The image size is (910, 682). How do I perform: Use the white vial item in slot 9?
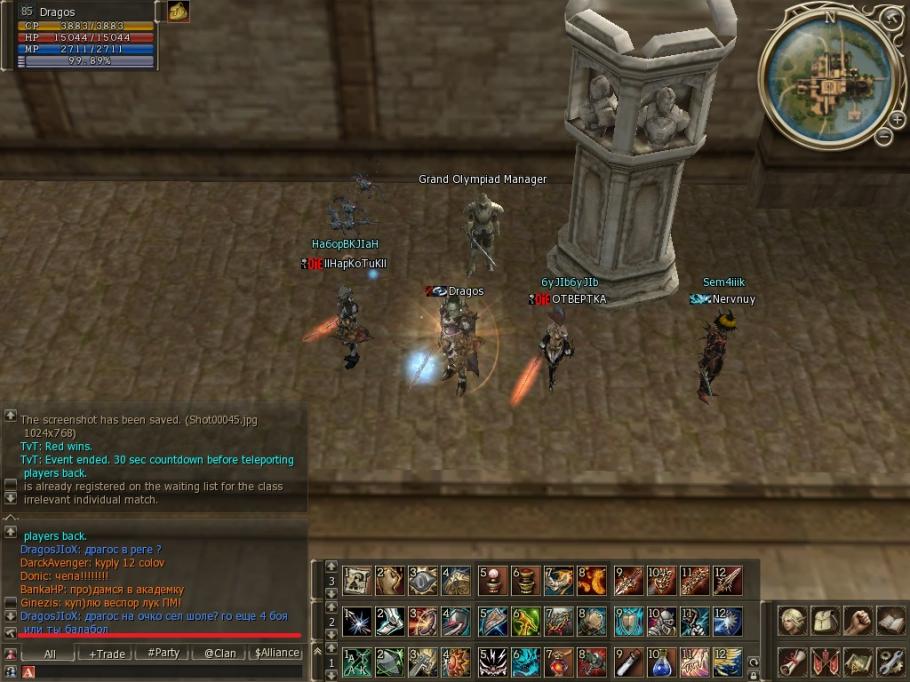point(627,662)
